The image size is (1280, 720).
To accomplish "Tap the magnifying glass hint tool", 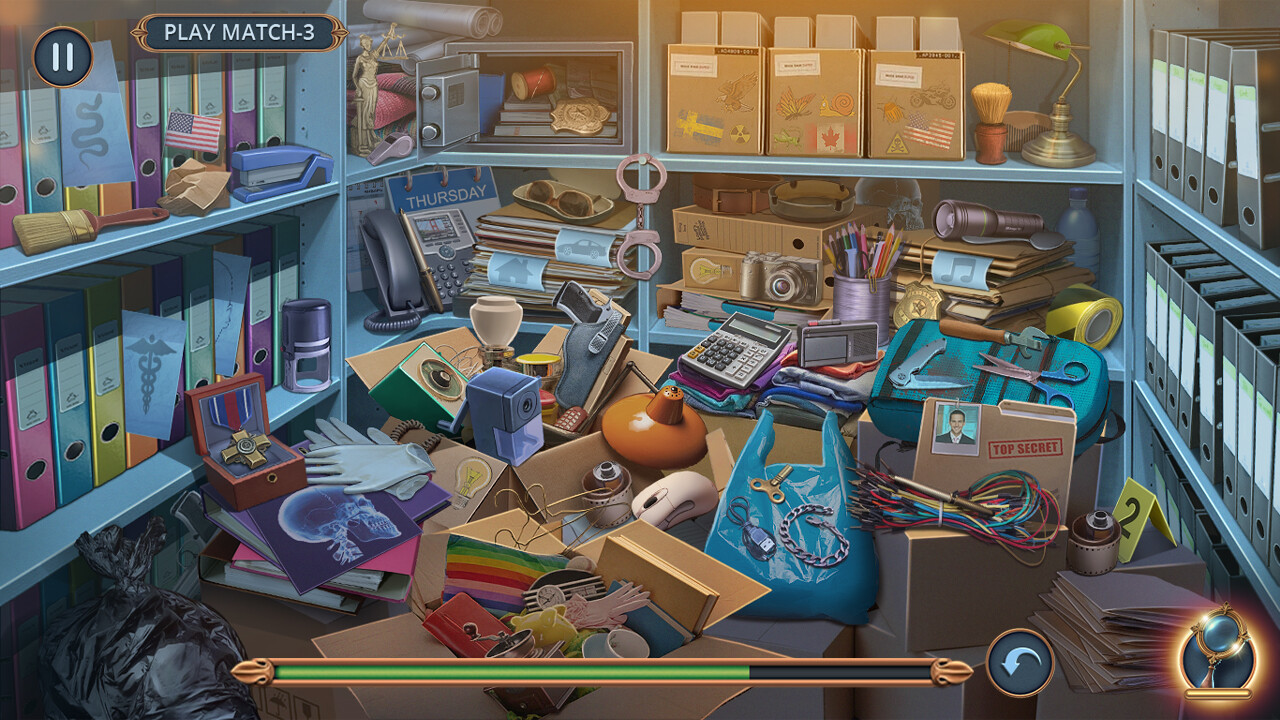I will coord(1218,650).
